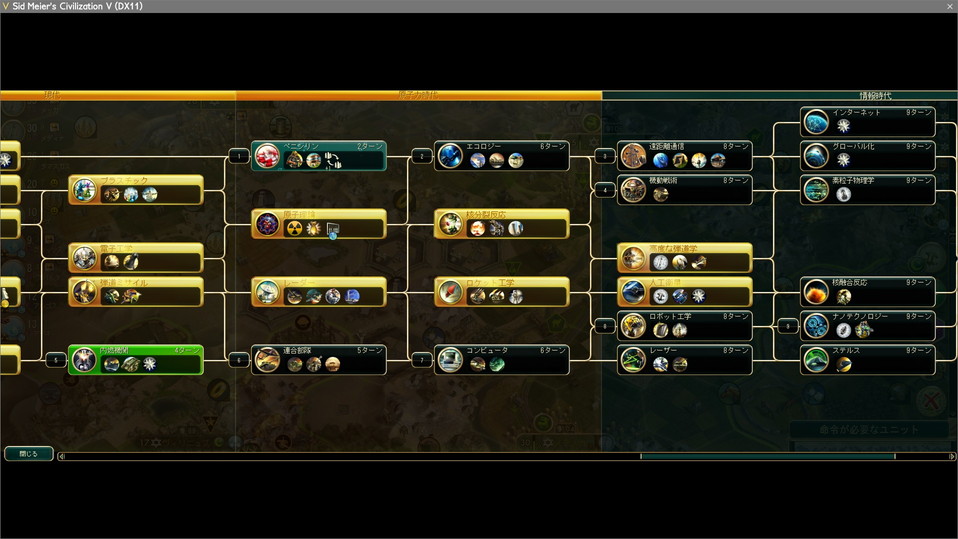The width and height of the screenshot is (958, 539).
Task: Close the tech tree with 閉じる button
Action: (28, 454)
